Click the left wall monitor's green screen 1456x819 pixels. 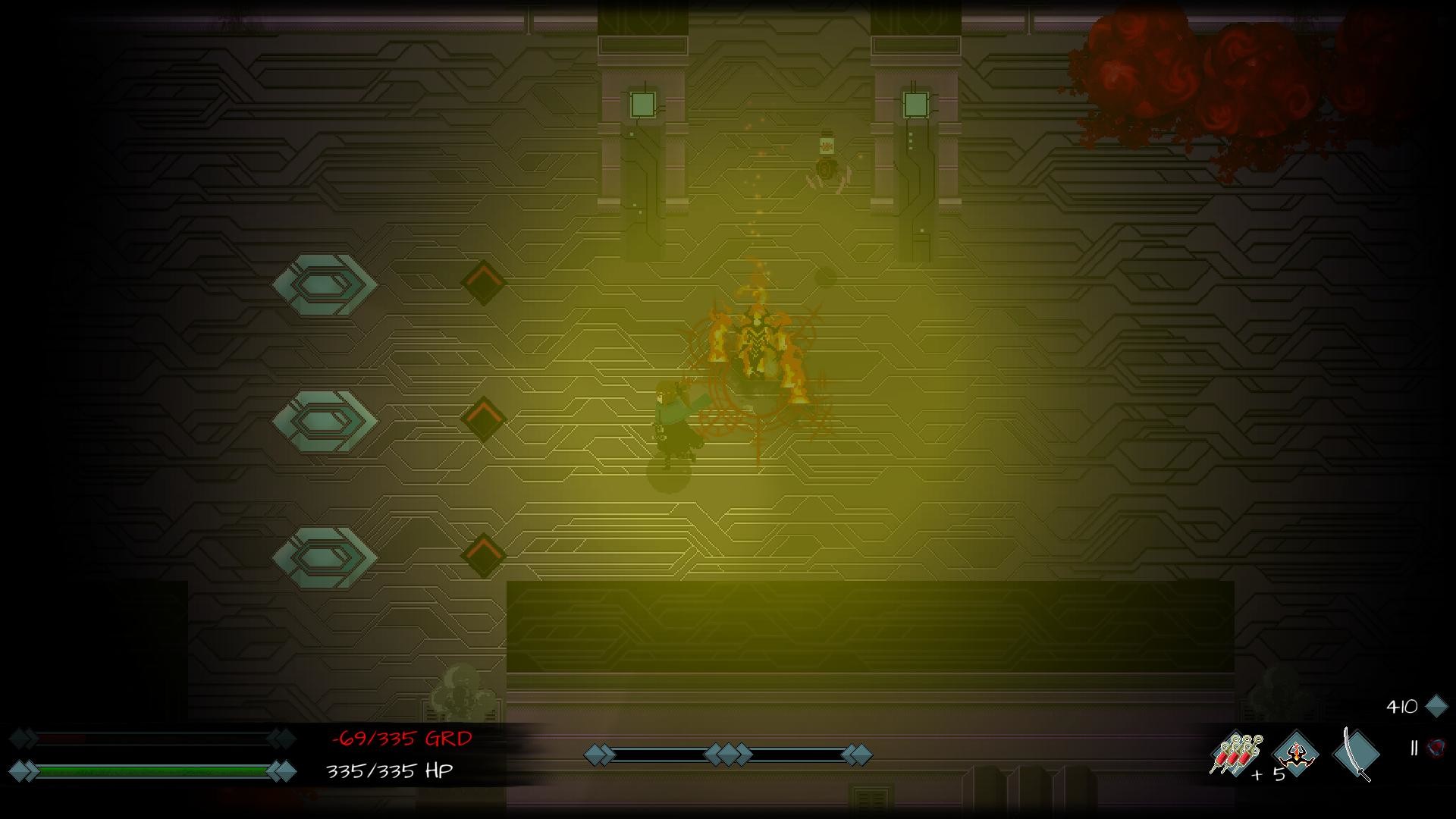pos(644,105)
